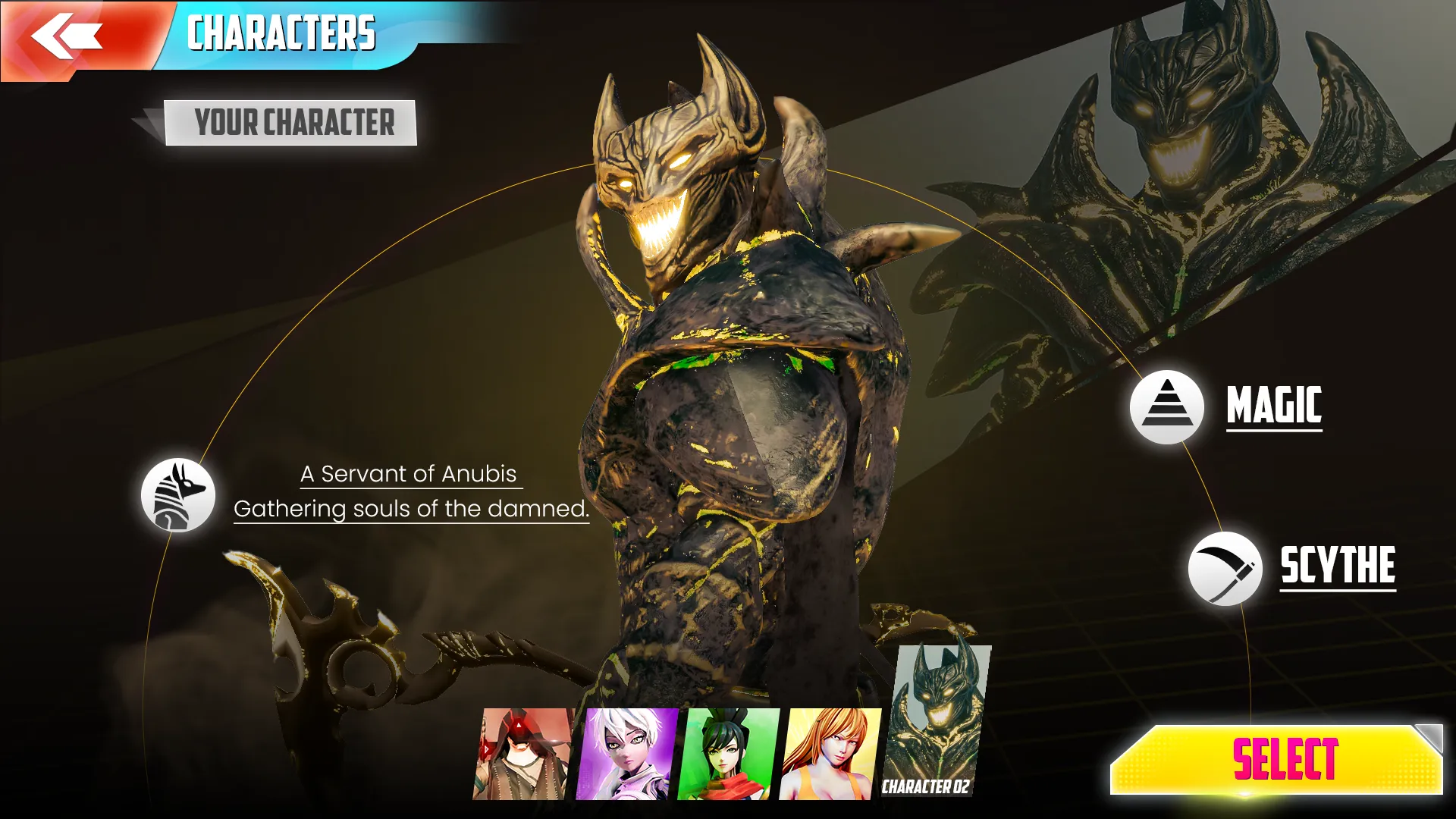Click the Magic pyramid icon
Screen dimensions: 1456x819
coord(1167,407)
